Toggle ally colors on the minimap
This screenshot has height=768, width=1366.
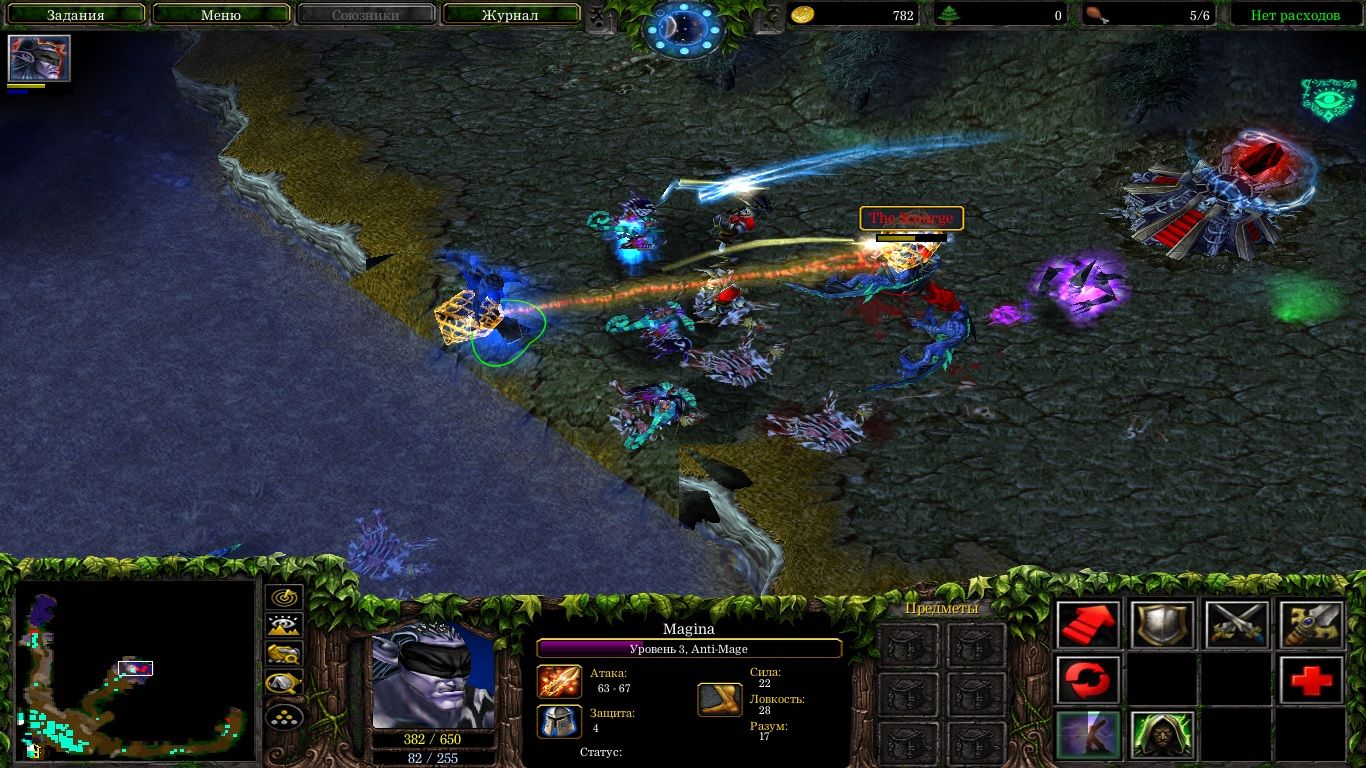[287, 655]
